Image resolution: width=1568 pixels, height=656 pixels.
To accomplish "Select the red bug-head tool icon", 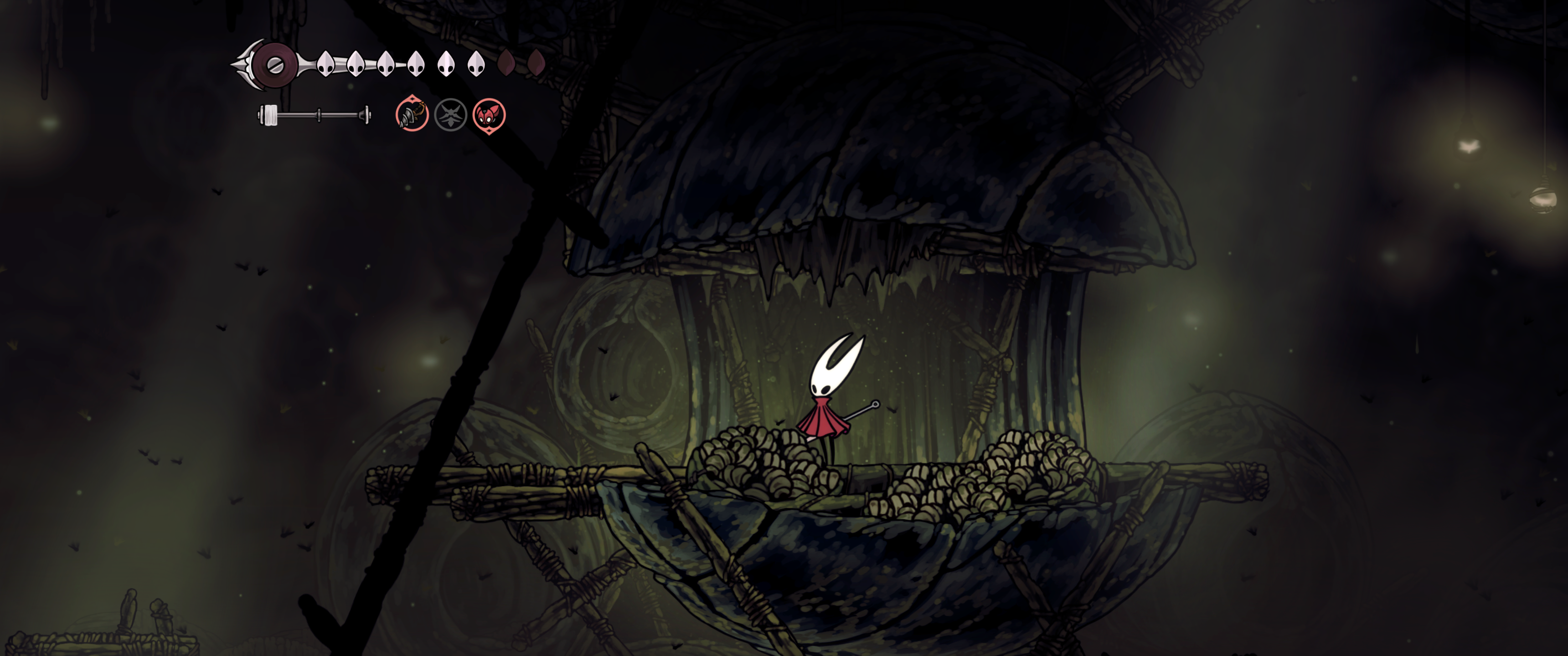I will [489, 114].
